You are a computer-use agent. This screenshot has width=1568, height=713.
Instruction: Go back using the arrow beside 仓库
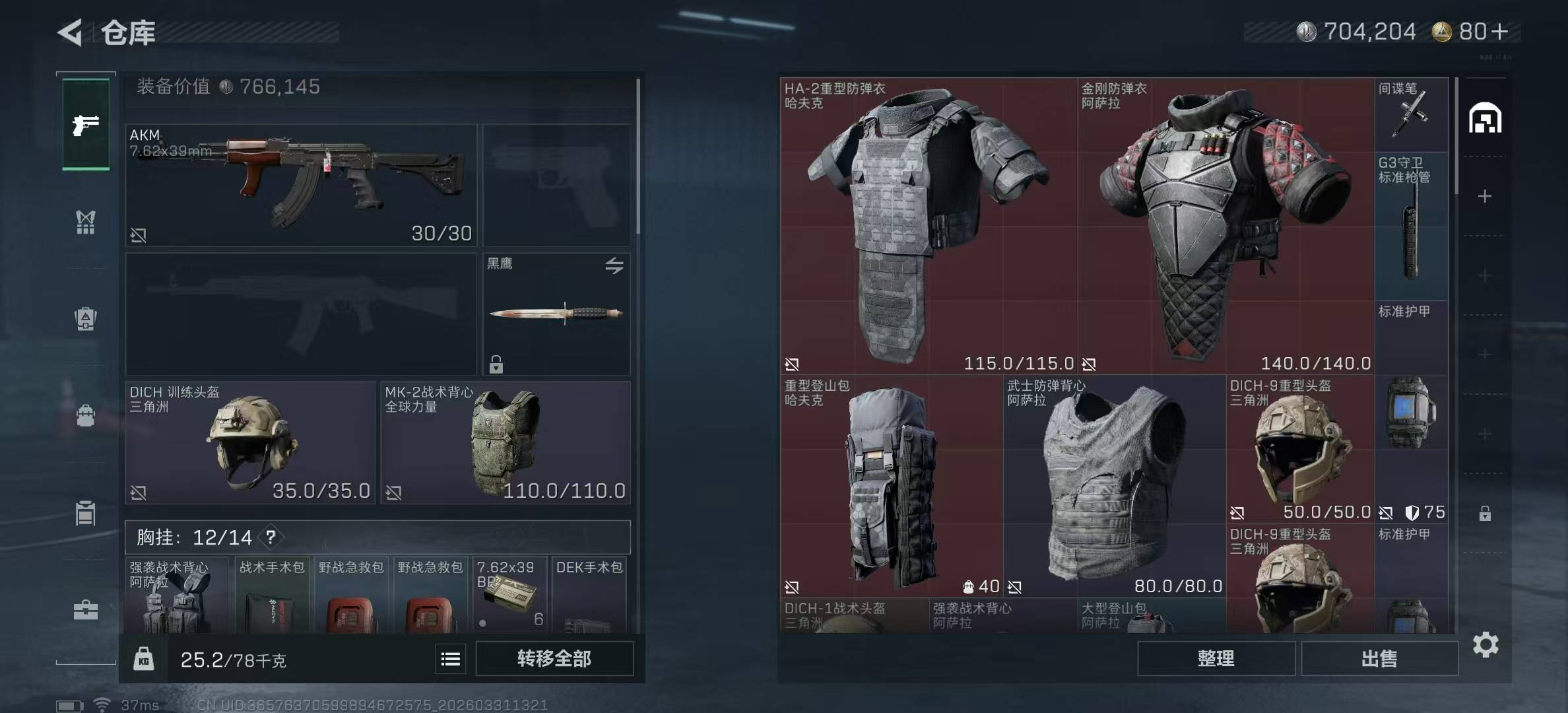pos(71,32)
